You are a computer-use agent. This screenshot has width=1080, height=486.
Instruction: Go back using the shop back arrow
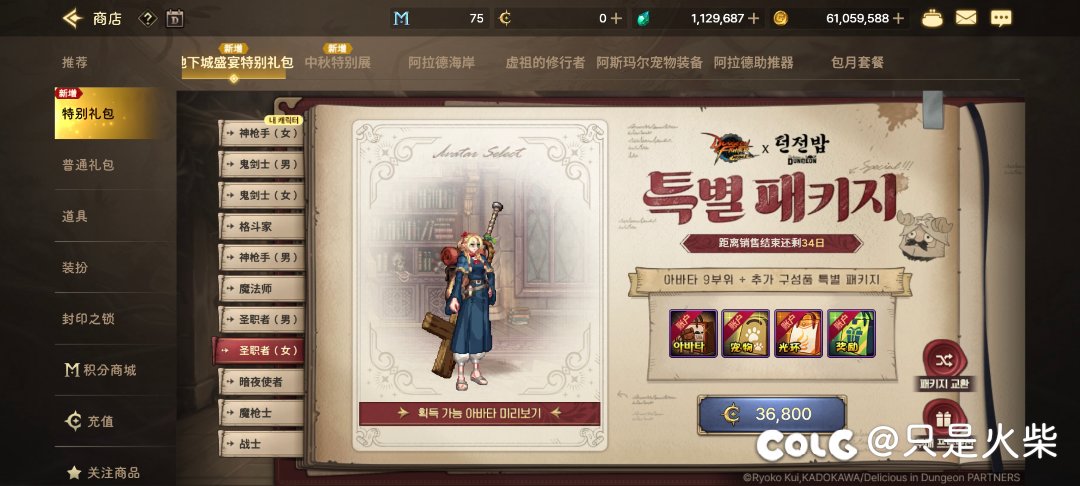(x=72, y=18)
